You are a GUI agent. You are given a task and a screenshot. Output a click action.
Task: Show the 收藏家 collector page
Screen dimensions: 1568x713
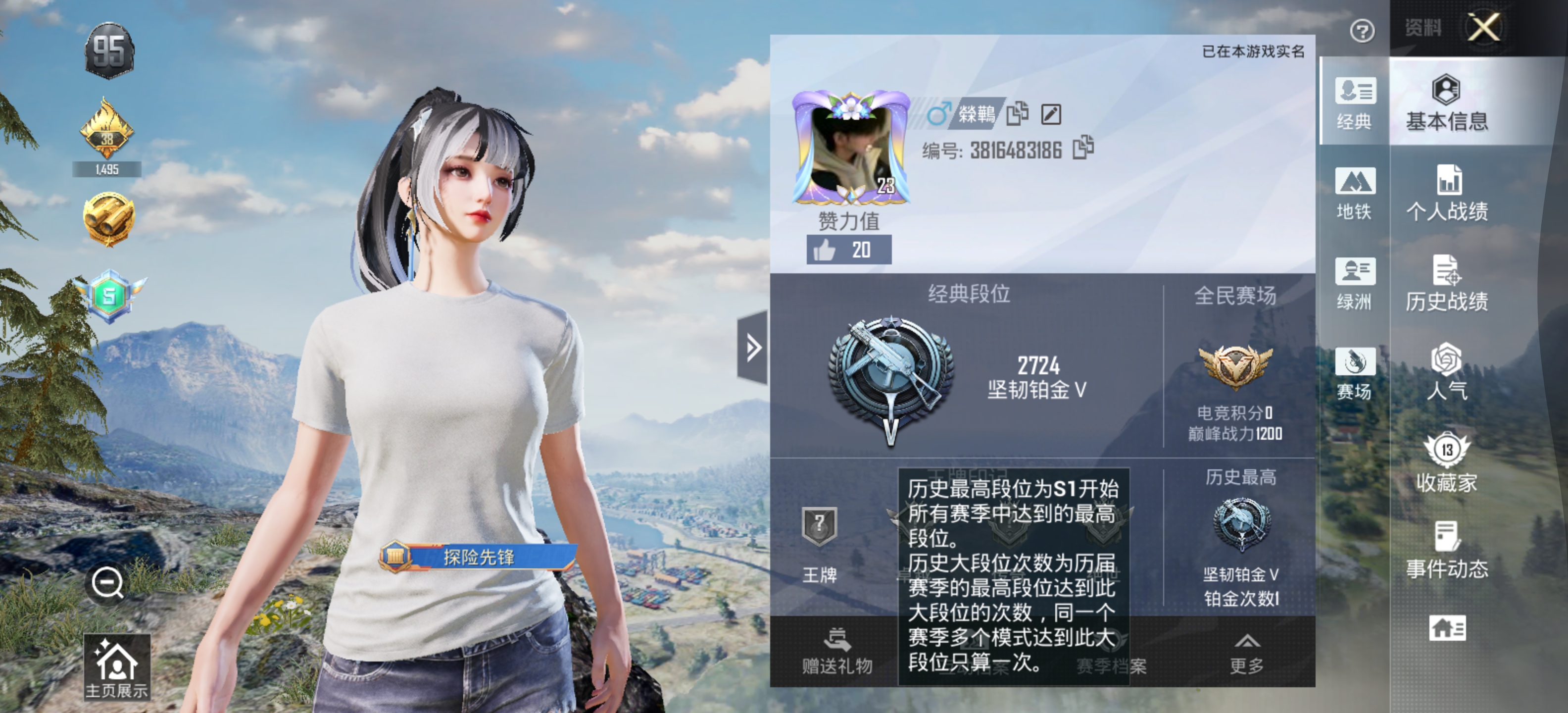coord(1447,463)
